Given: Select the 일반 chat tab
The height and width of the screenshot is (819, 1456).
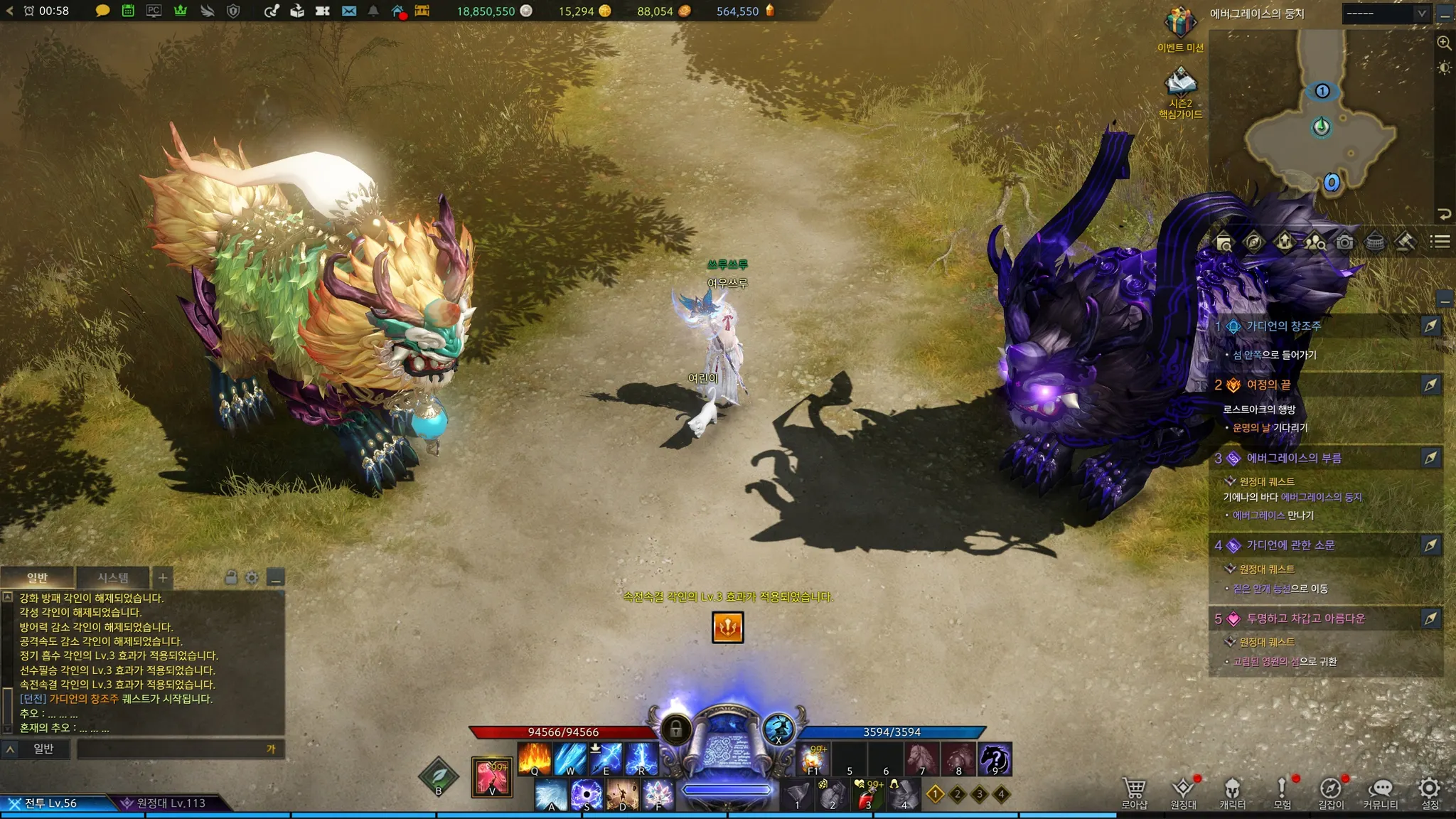Looking at the screenshot, I should click(37, 577).
